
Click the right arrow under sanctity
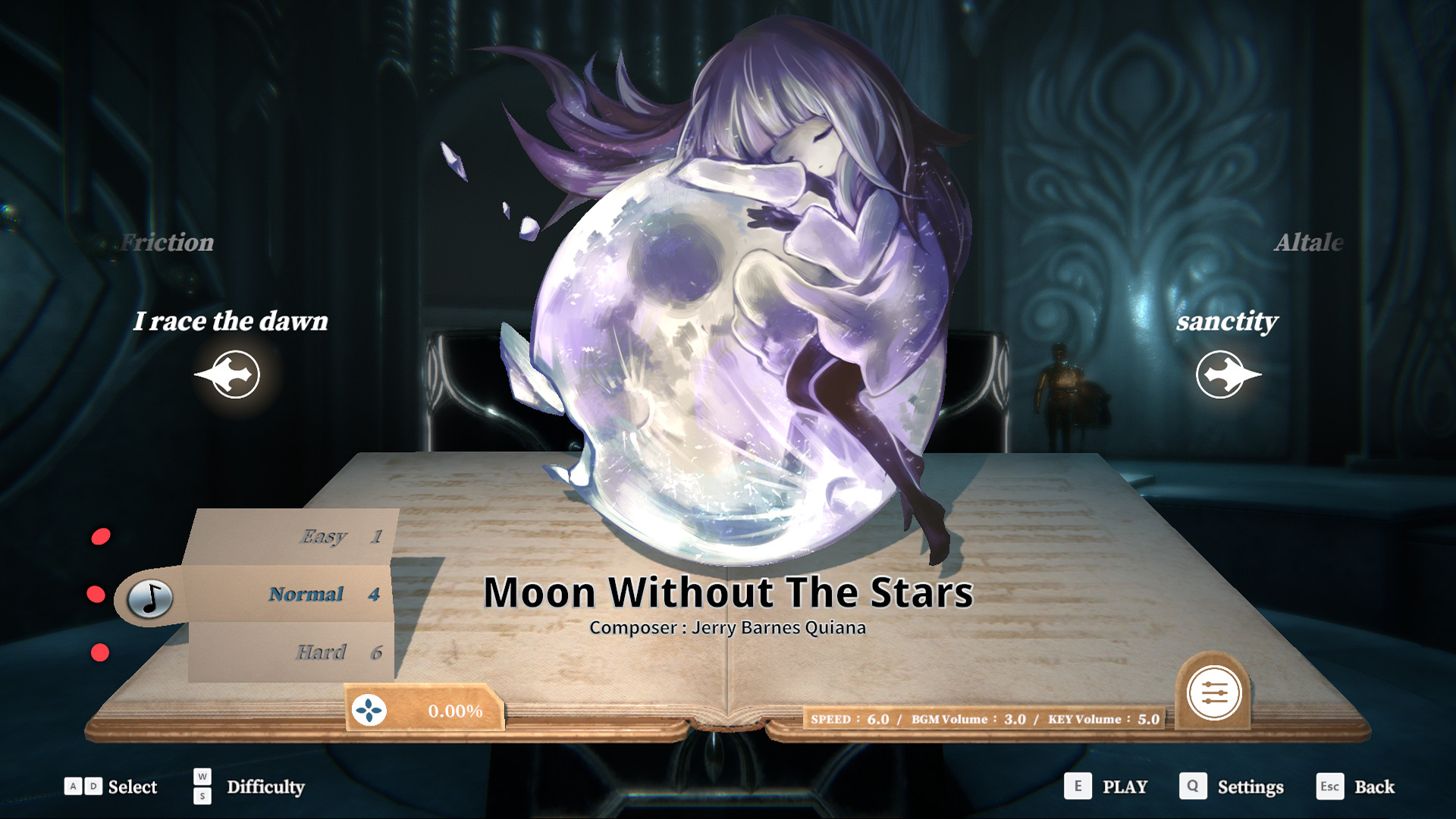pos(1222,374)
